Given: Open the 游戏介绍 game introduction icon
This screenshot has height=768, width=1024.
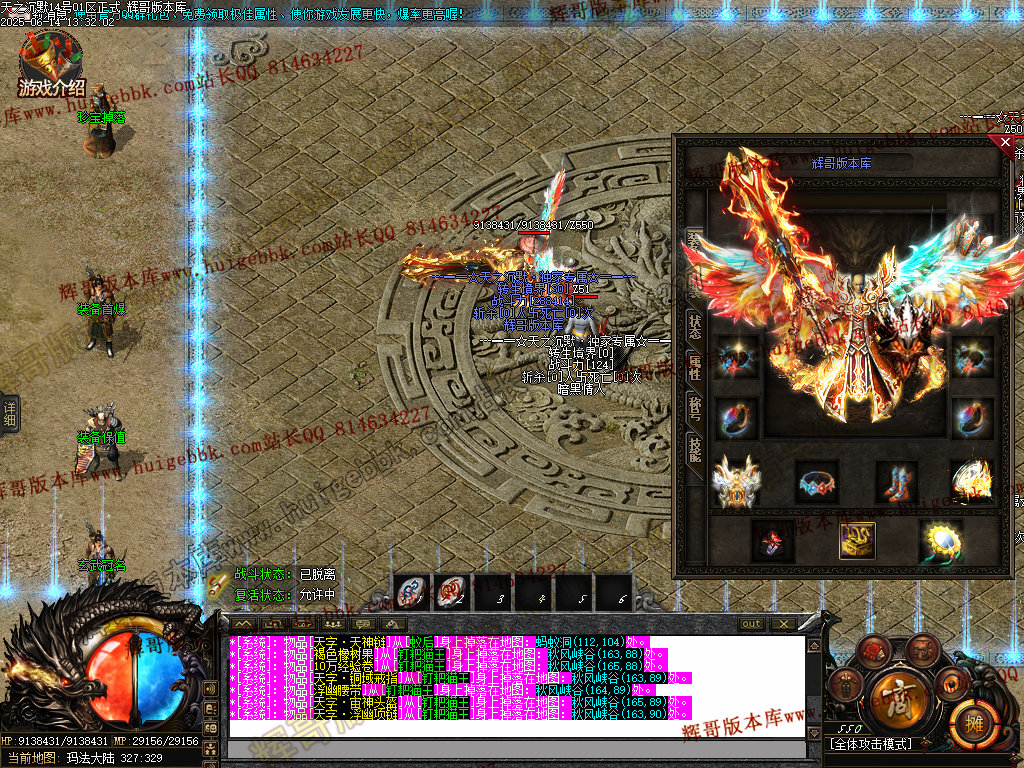Looking at the screenshot, I should pos(51,65).
